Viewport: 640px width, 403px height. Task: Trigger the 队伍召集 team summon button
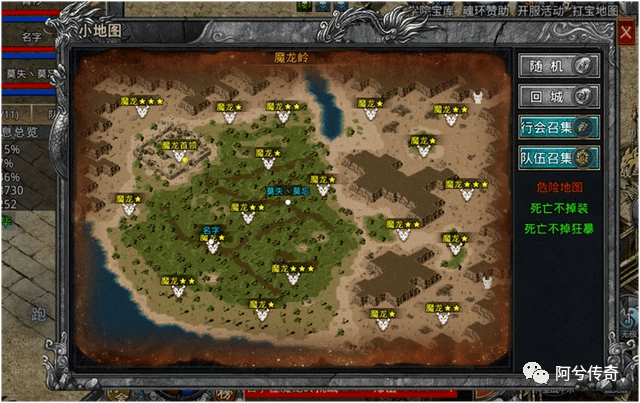coord(558,158)
